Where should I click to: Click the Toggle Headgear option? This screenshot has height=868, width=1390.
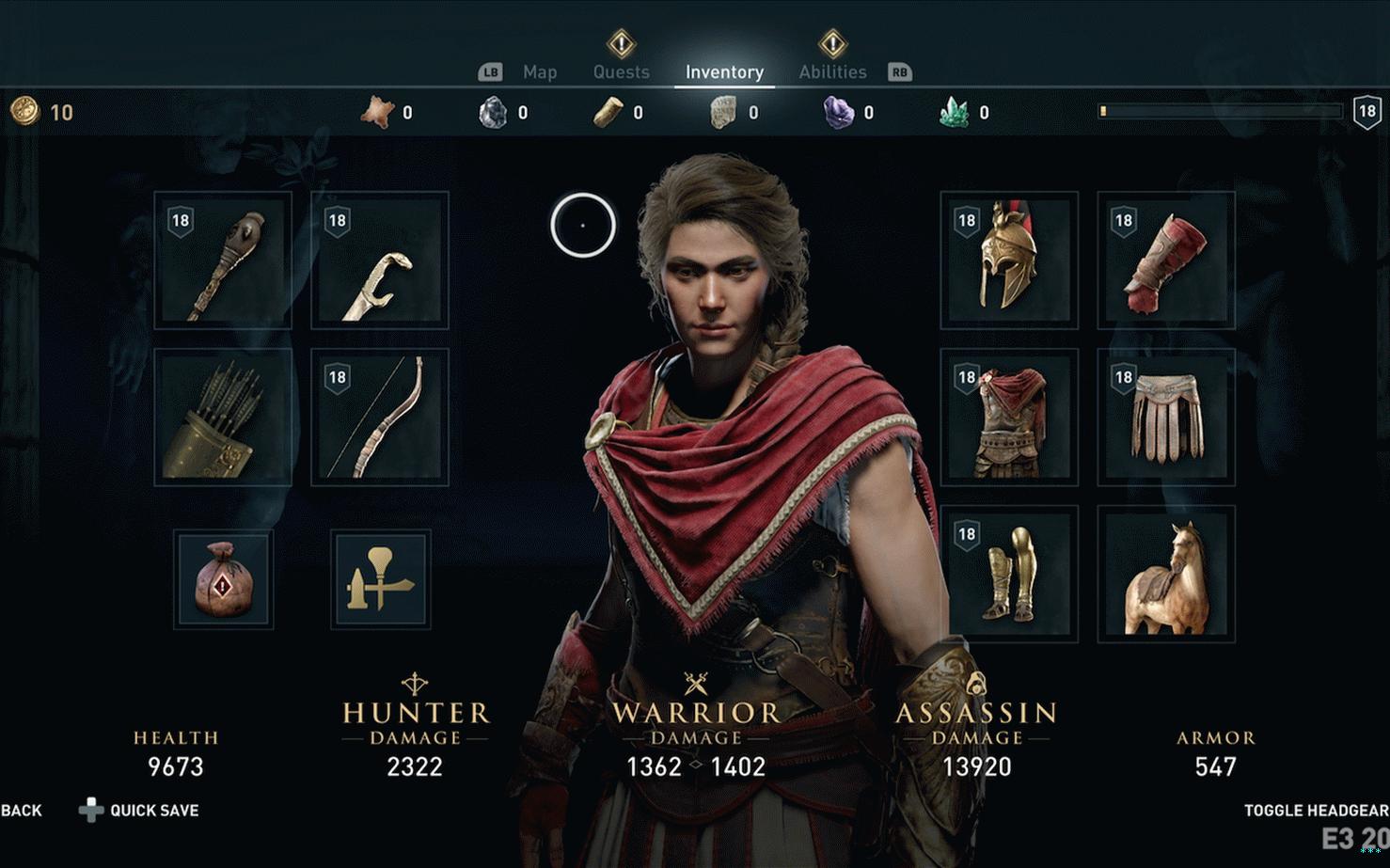click(1315, 811)
